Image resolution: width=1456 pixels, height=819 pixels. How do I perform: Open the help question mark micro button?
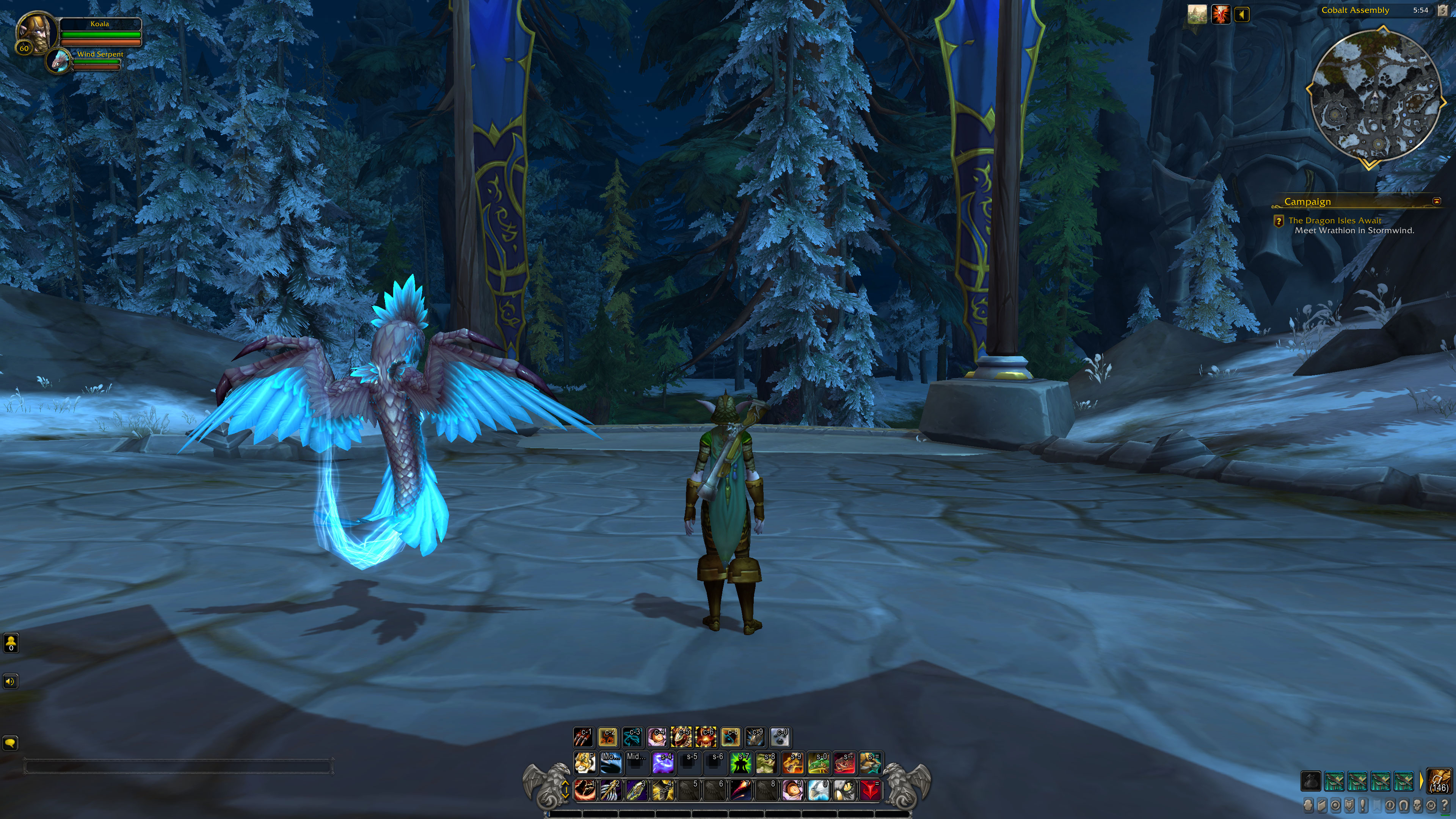pos(1445,805)
